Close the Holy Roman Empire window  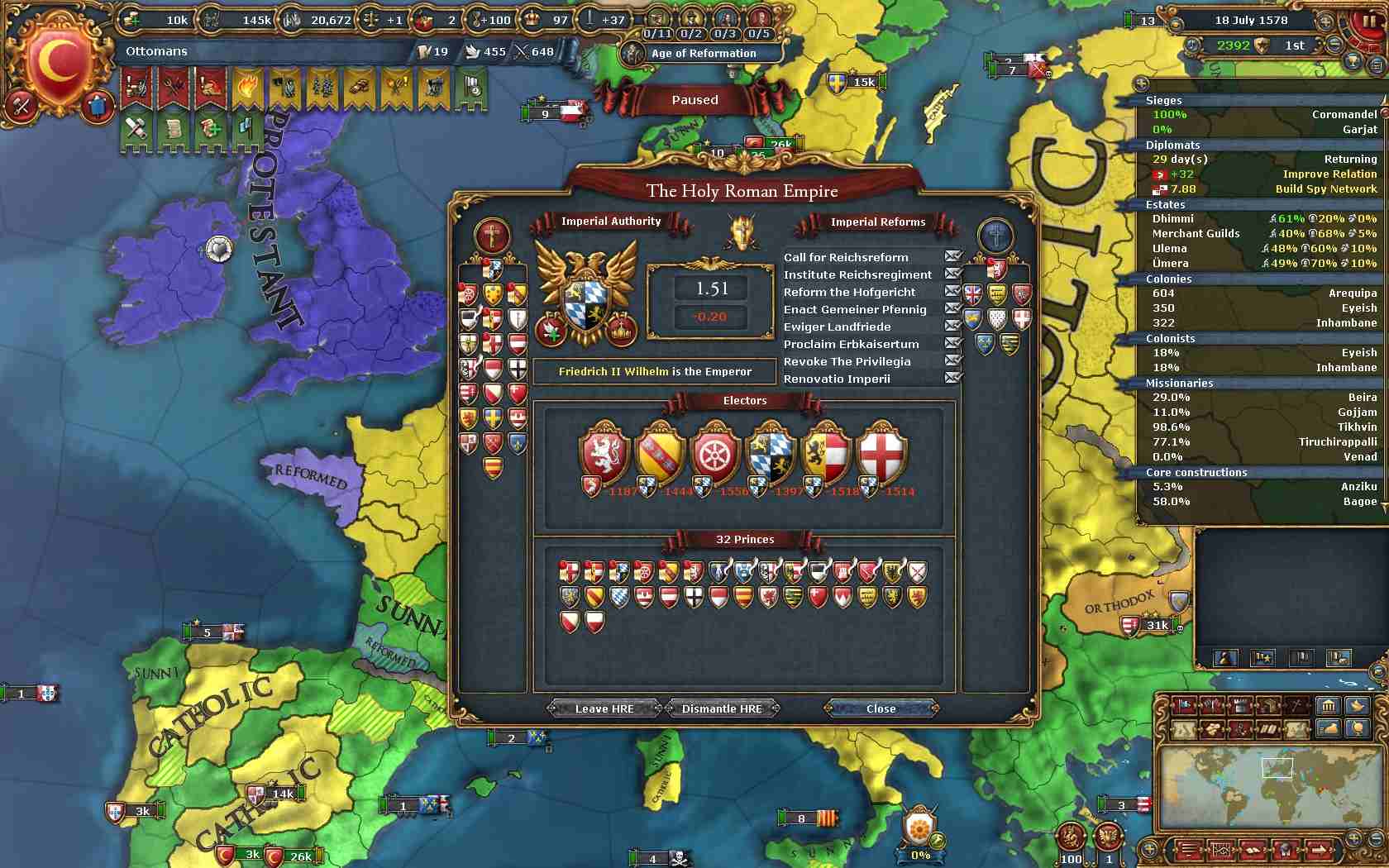coord(881,708)
